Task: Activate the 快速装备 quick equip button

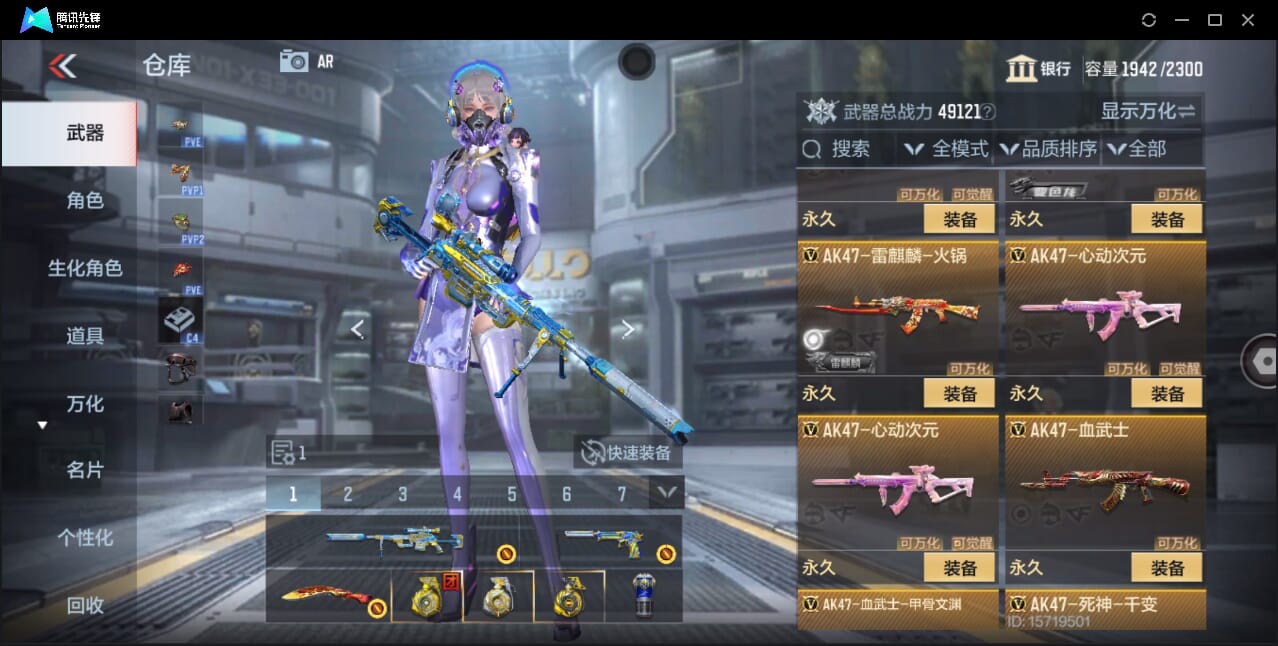Action: coord(628,453)
